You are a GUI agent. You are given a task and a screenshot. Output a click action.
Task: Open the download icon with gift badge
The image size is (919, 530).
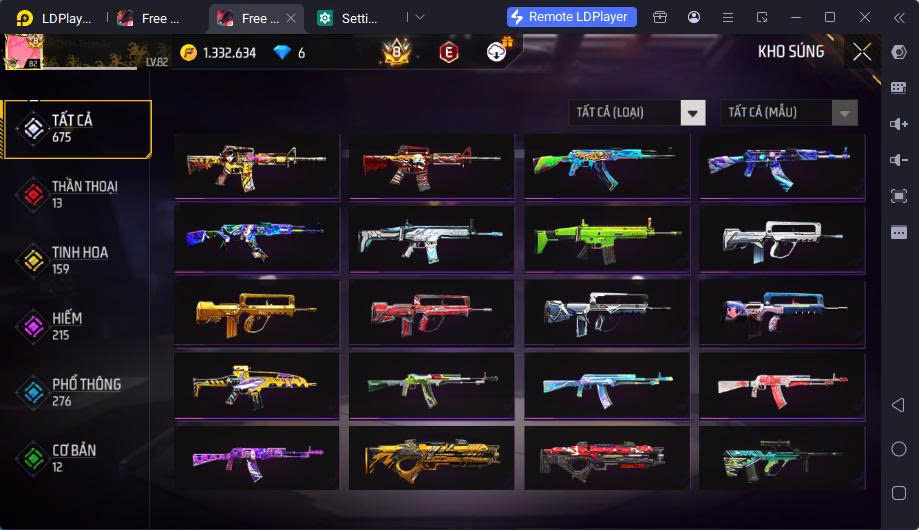tap(497, 51)
